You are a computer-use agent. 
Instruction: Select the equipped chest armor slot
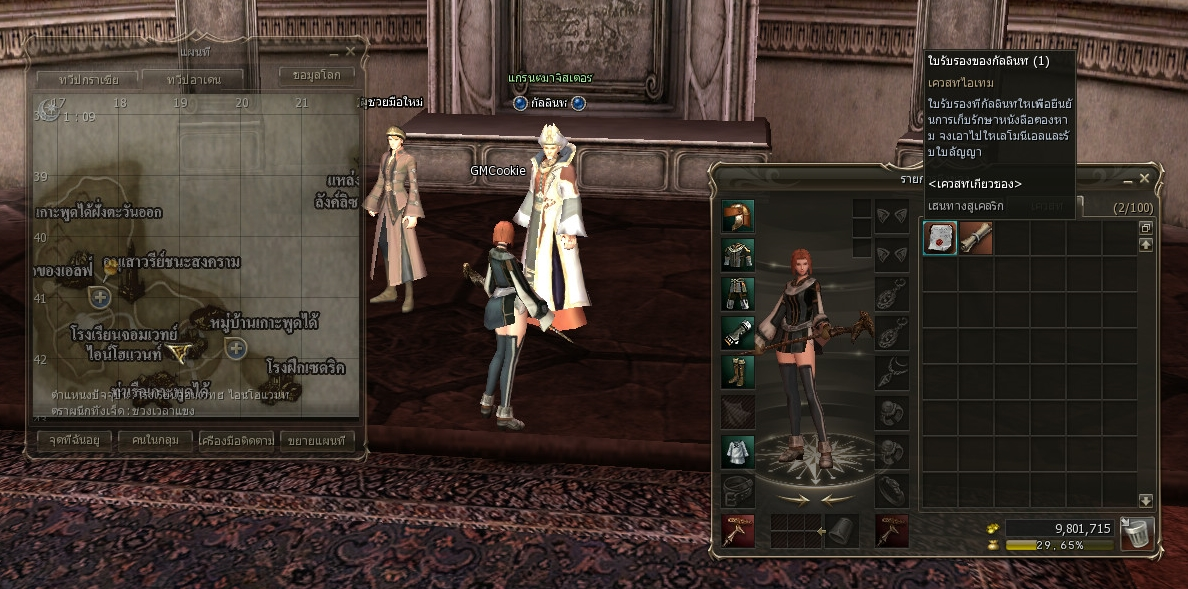(738, 255)
